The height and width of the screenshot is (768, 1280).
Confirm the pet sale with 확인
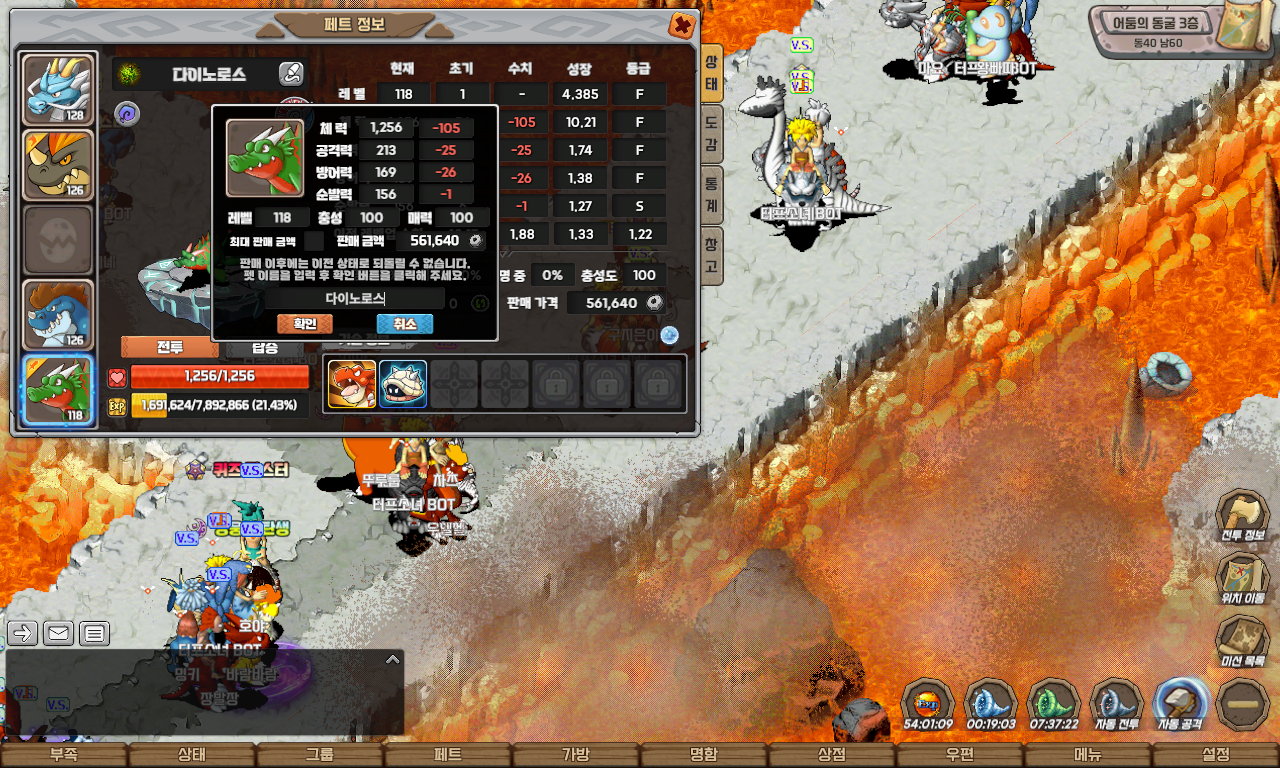coord(304,324)
